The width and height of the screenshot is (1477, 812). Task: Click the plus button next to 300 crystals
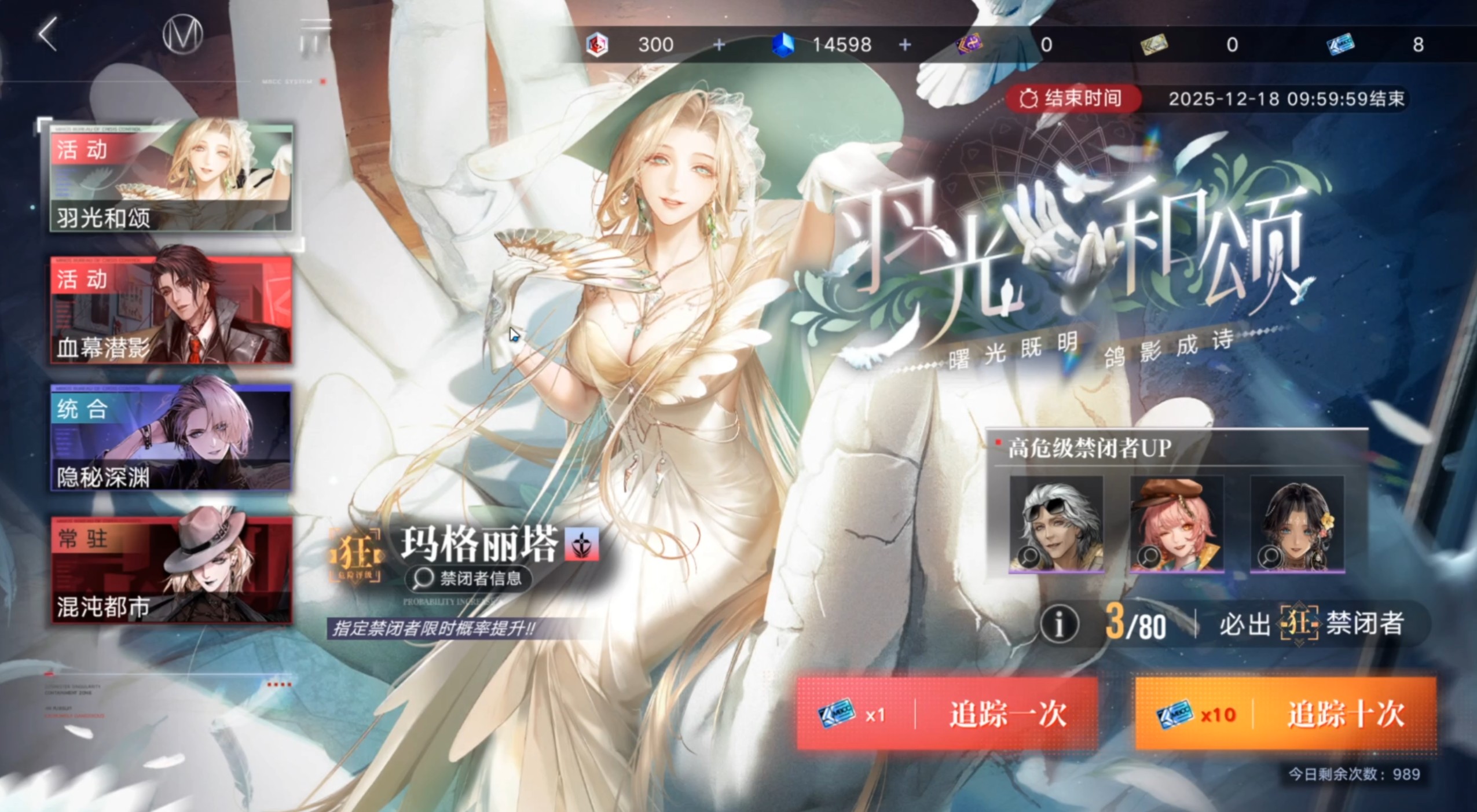(x=719, y=43)
